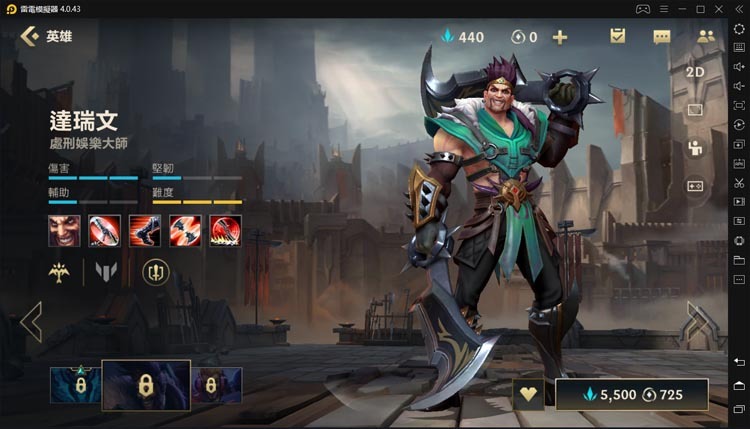Show the previous champion with left arrow
This screenshot has height=429, width=750.
[31, 322]
